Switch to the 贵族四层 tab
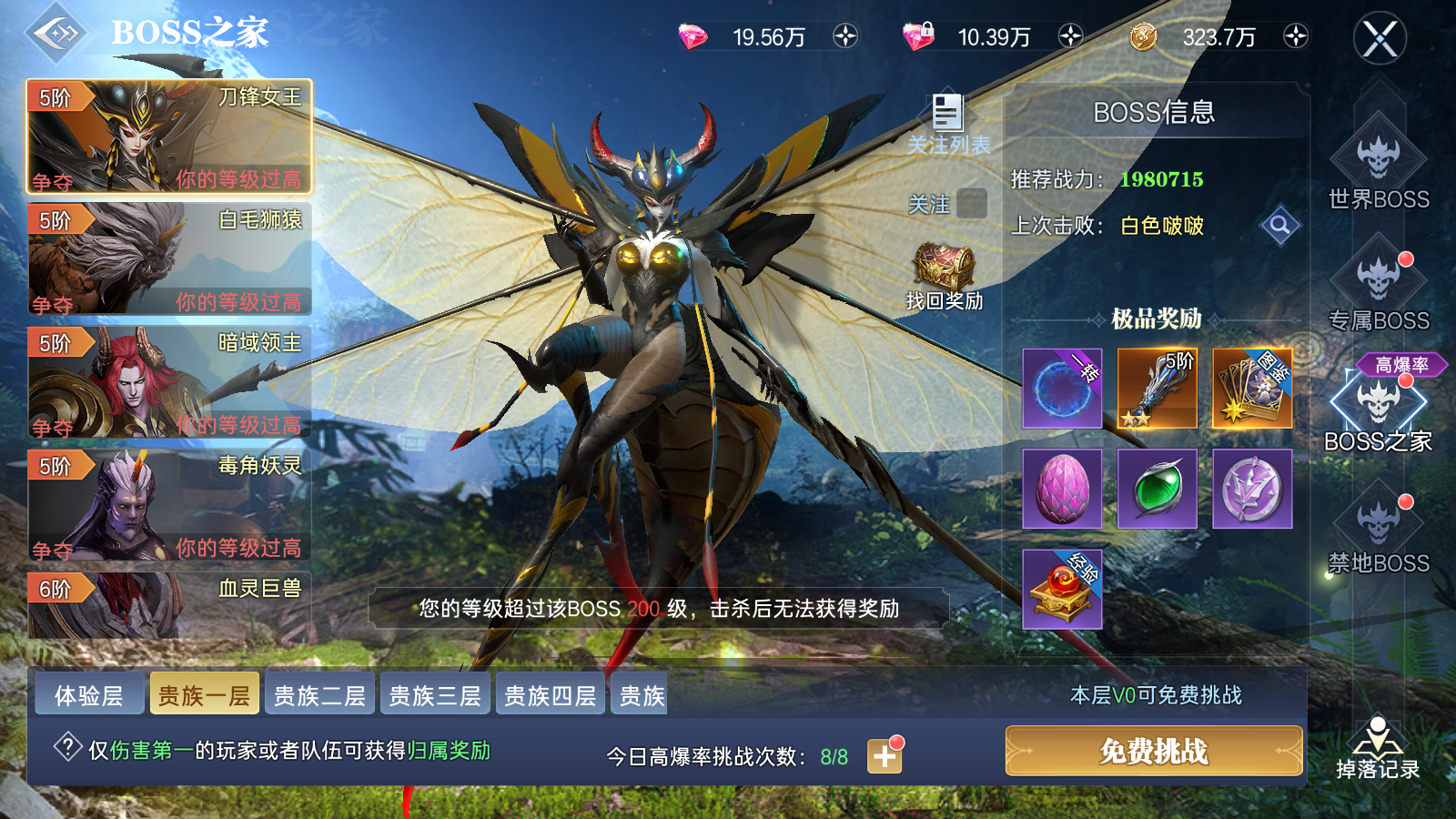This screenshot has height=819, width=1456. point(550,693)
